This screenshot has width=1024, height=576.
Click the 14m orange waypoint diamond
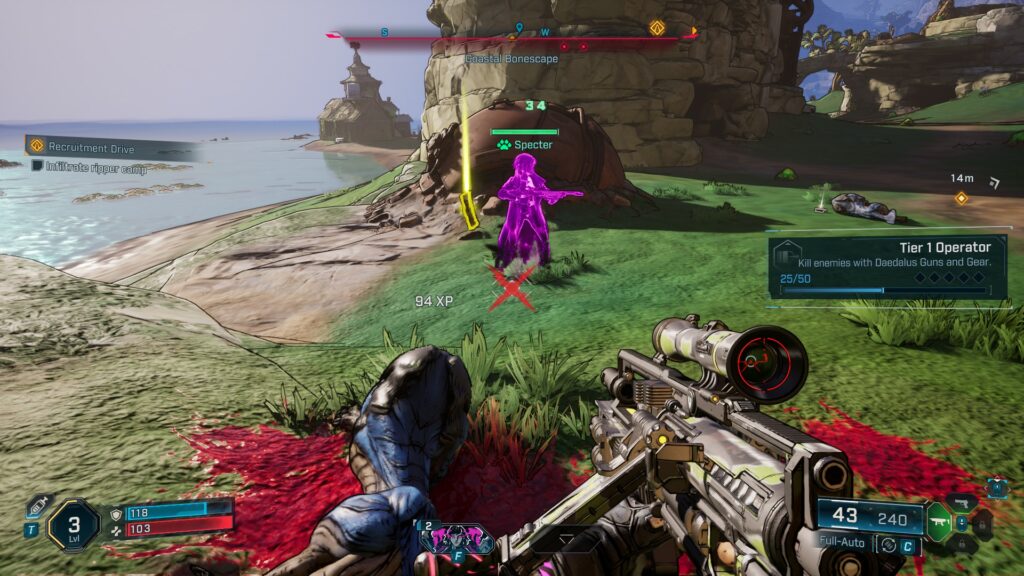tap(961, 198)
